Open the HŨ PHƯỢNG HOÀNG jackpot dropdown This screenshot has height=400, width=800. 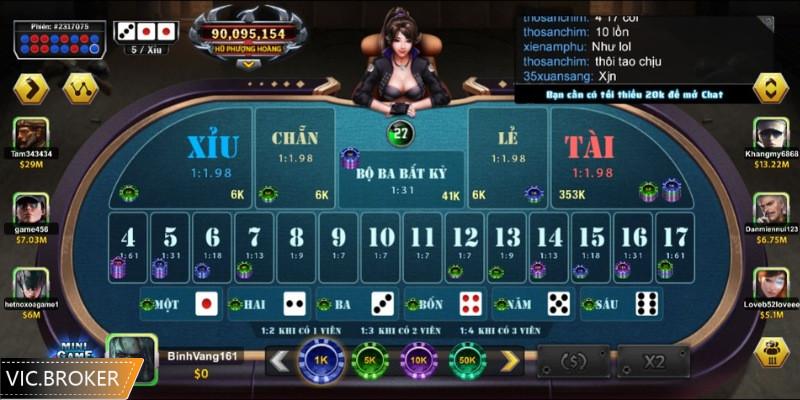248,62
